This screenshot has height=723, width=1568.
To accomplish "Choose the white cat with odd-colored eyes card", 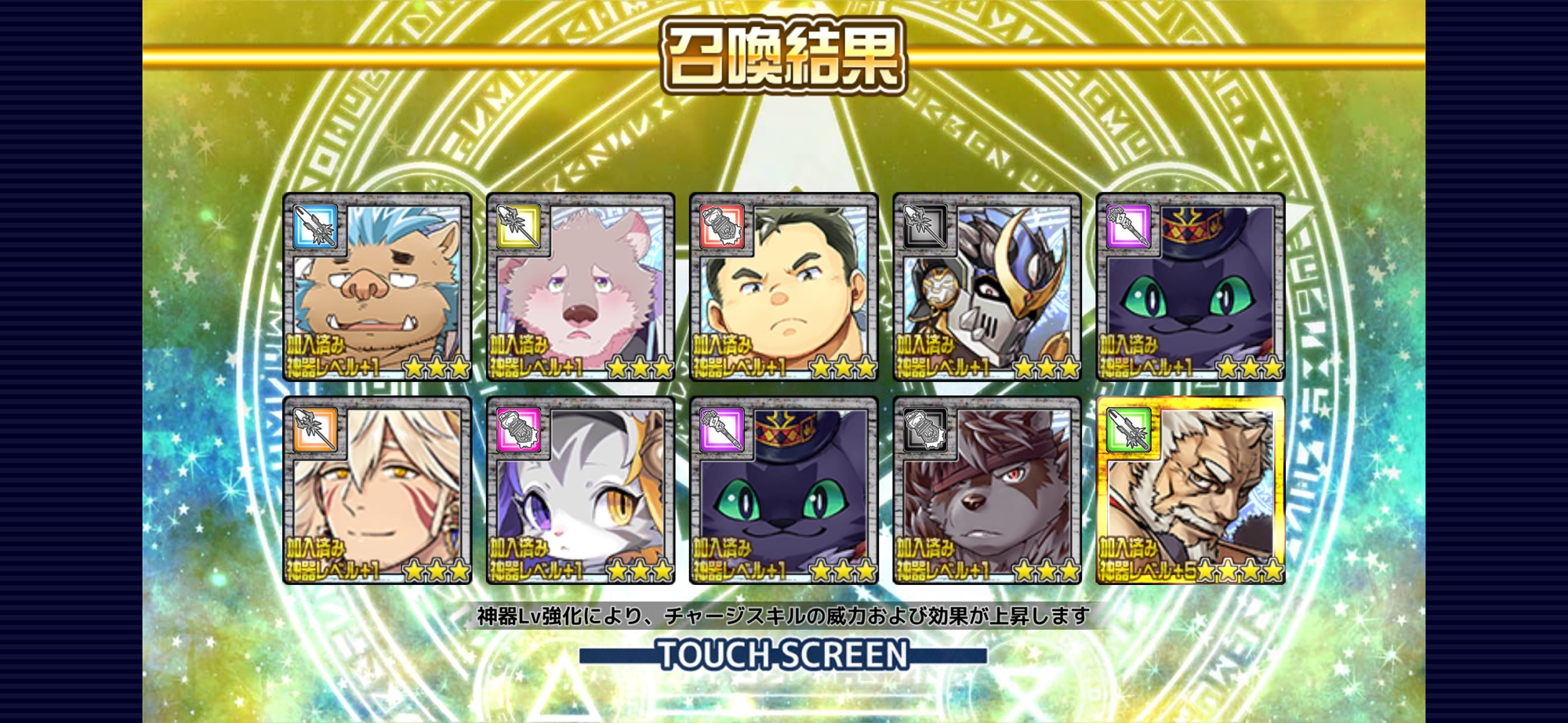I will click(580, 491).
